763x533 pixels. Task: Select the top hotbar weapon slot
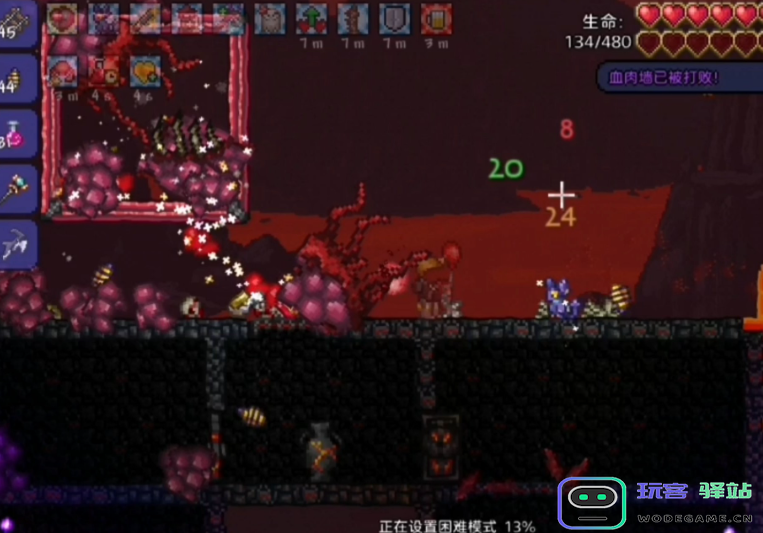point(18,24)
